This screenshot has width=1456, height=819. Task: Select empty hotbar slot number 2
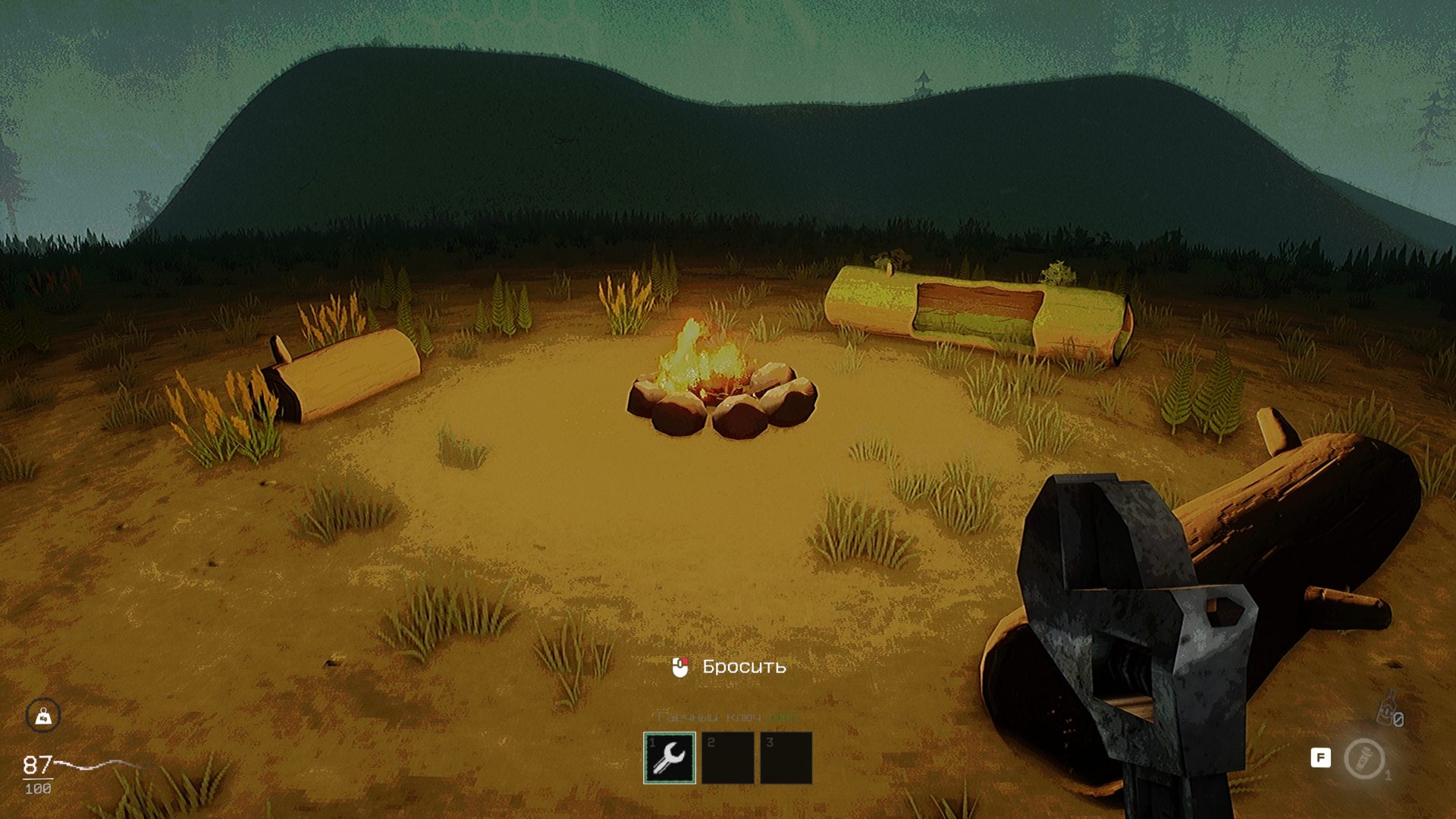click(x=727, y=757)
